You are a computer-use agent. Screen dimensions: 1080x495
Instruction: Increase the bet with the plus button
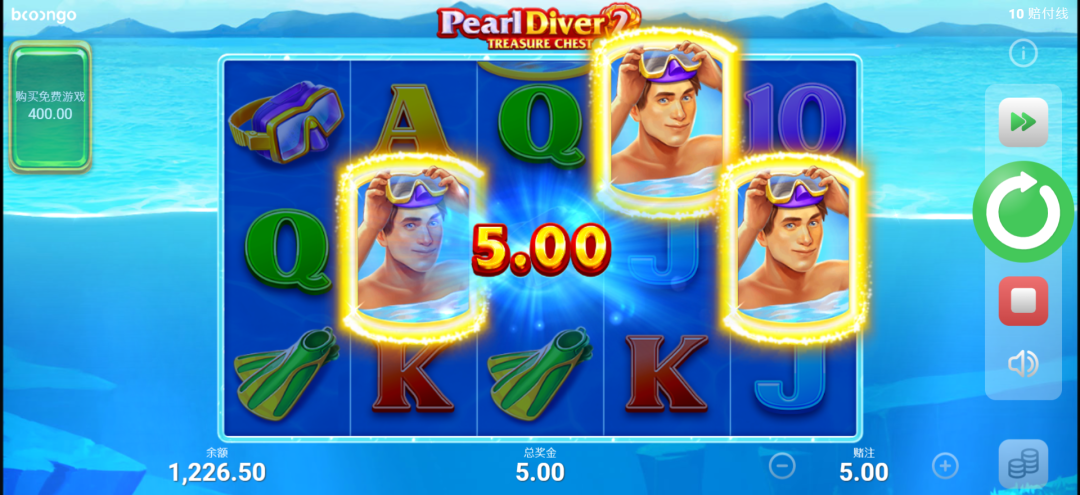(945, 465)
